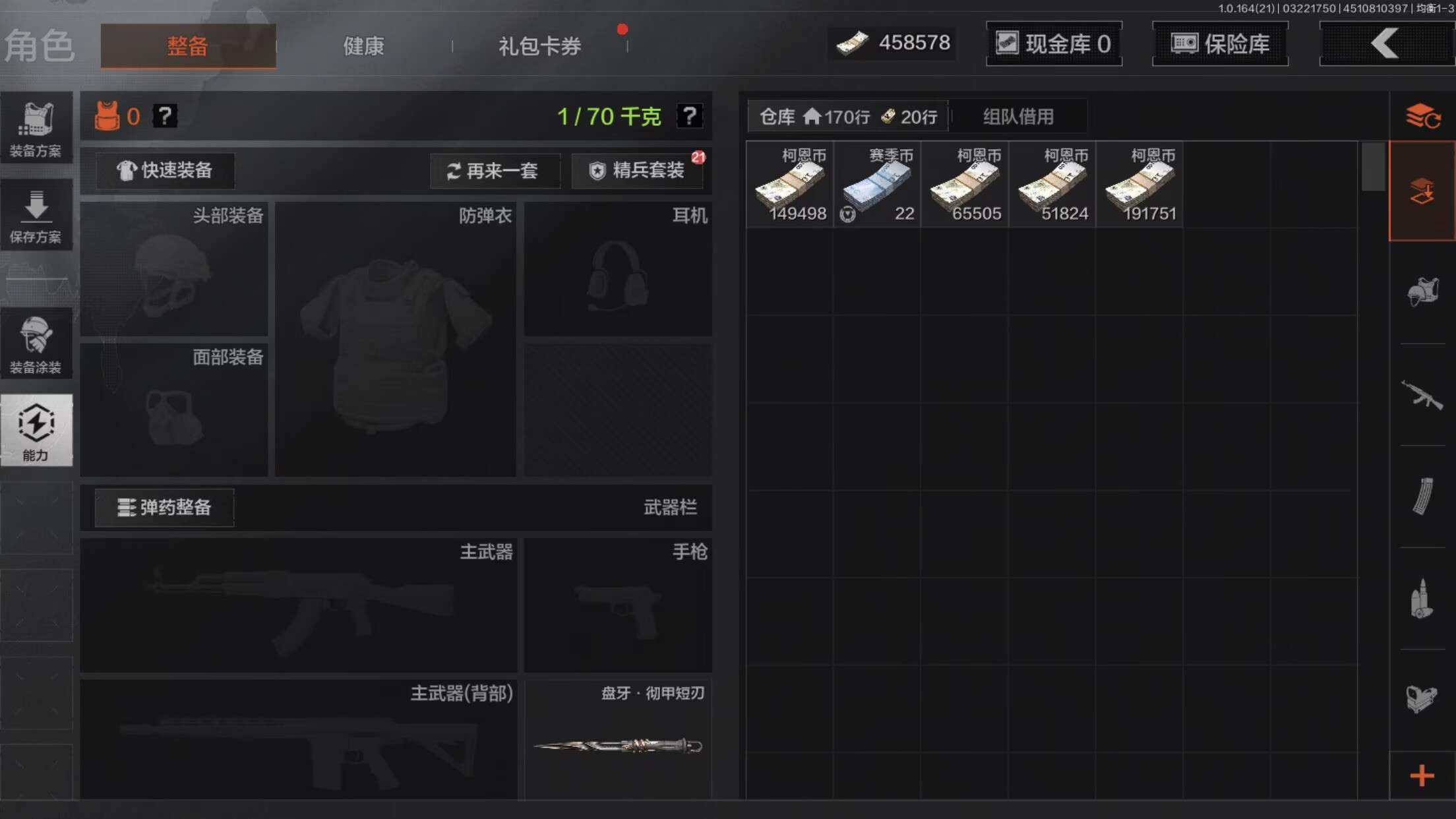The height and width of the screenshot is (819, 1456).
Task: Select the 能力 ability icon
Action: pos(37,430)
